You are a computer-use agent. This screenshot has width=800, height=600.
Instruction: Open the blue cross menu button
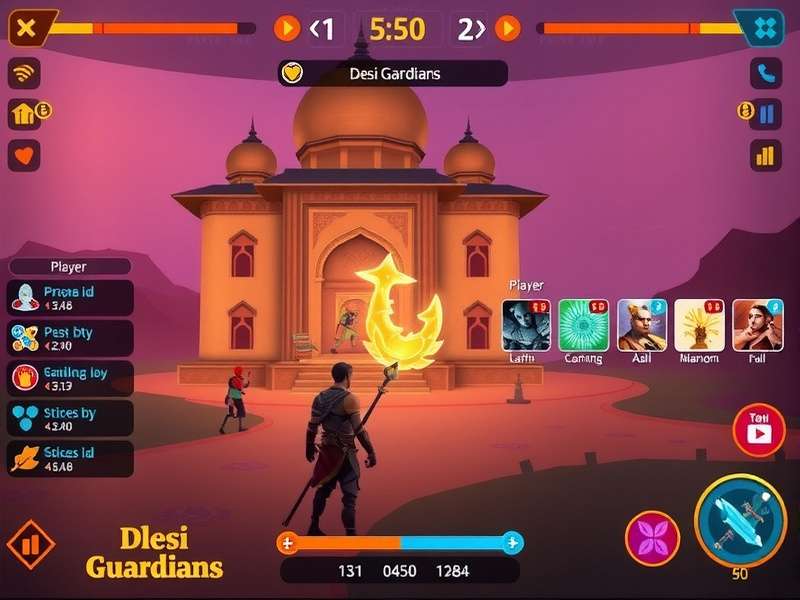[x=765, y=28]
